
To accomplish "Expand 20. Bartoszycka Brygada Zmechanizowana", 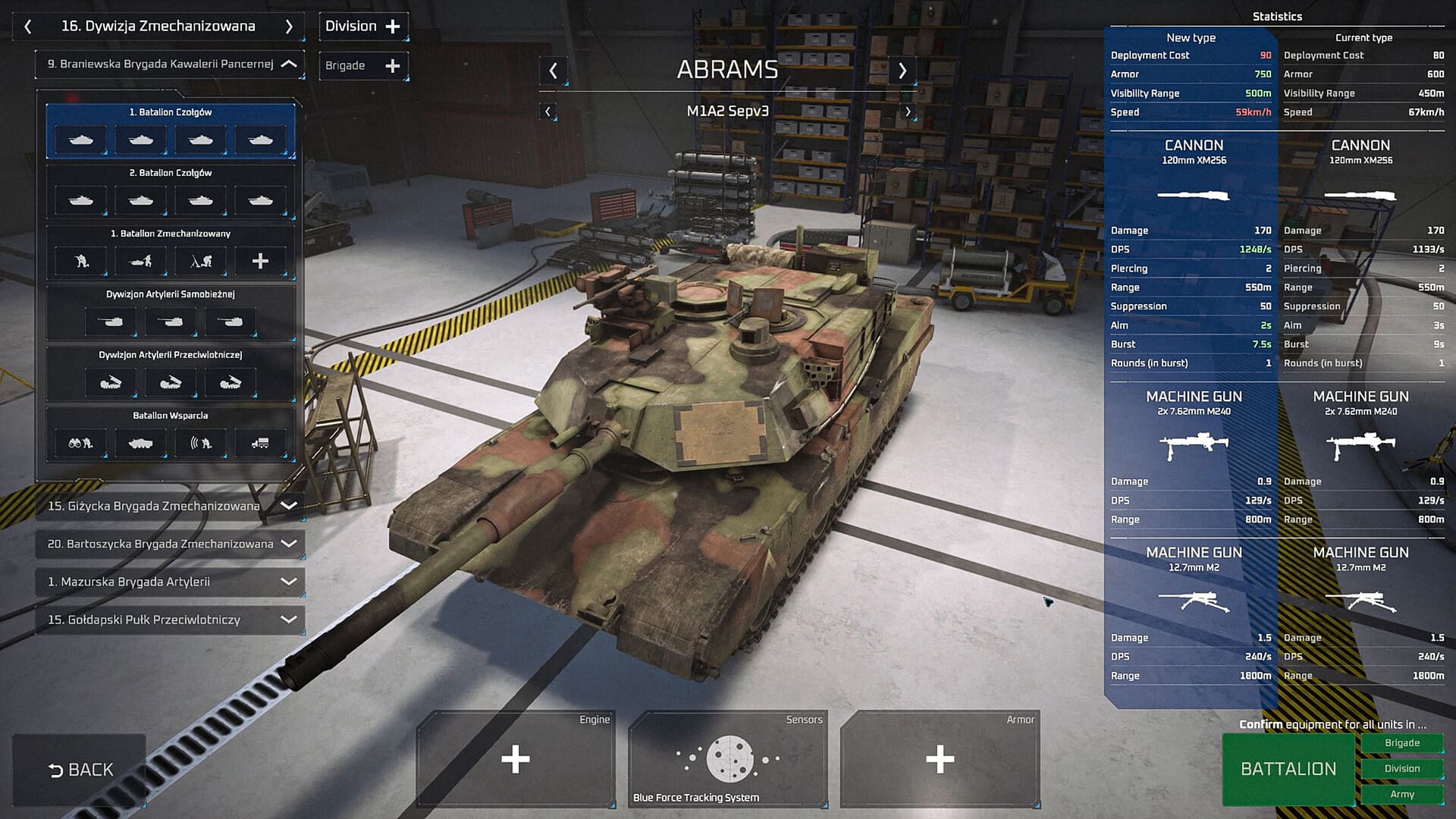I will 289,544.
